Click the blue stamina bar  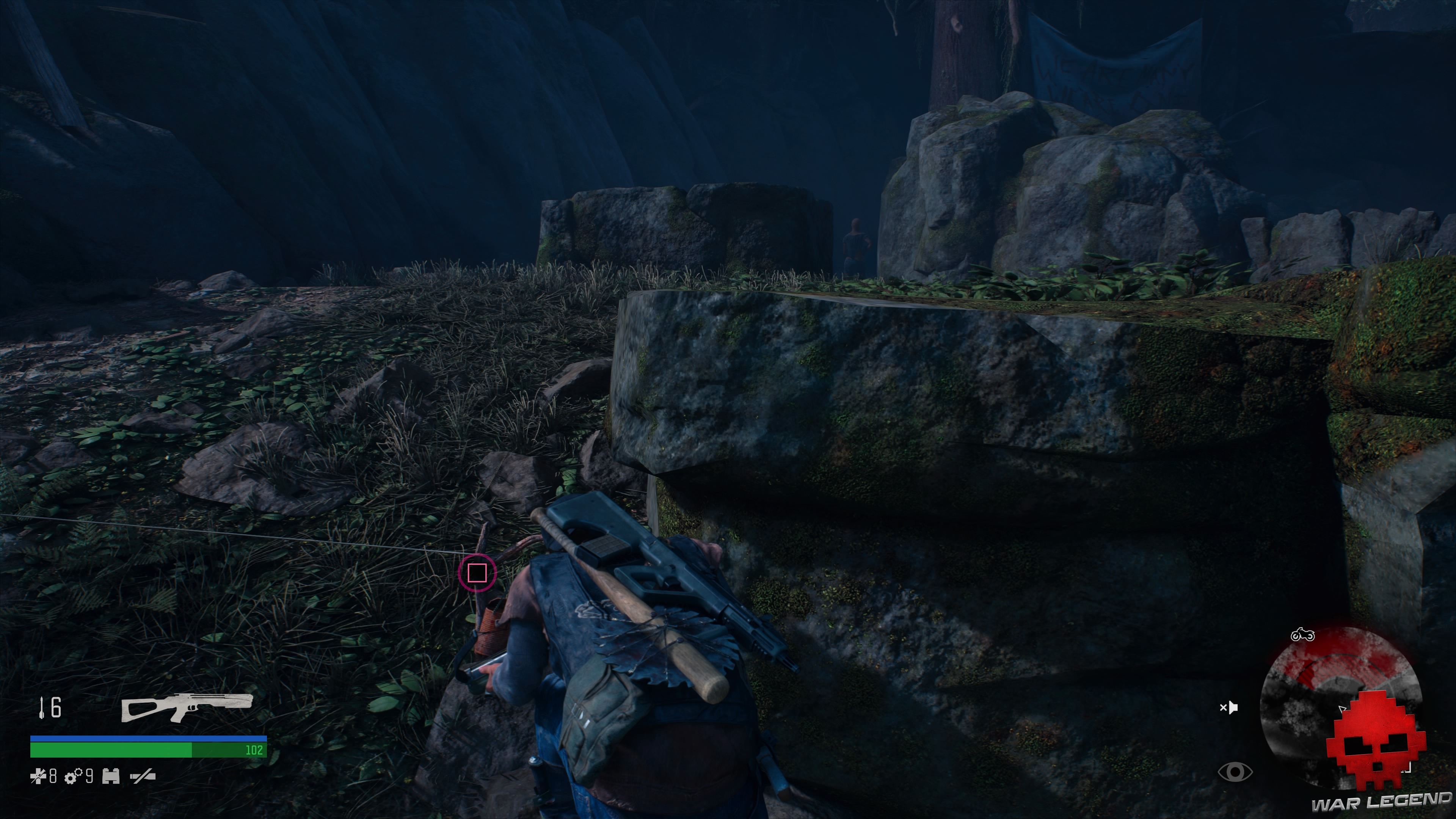tap(147, 738)
